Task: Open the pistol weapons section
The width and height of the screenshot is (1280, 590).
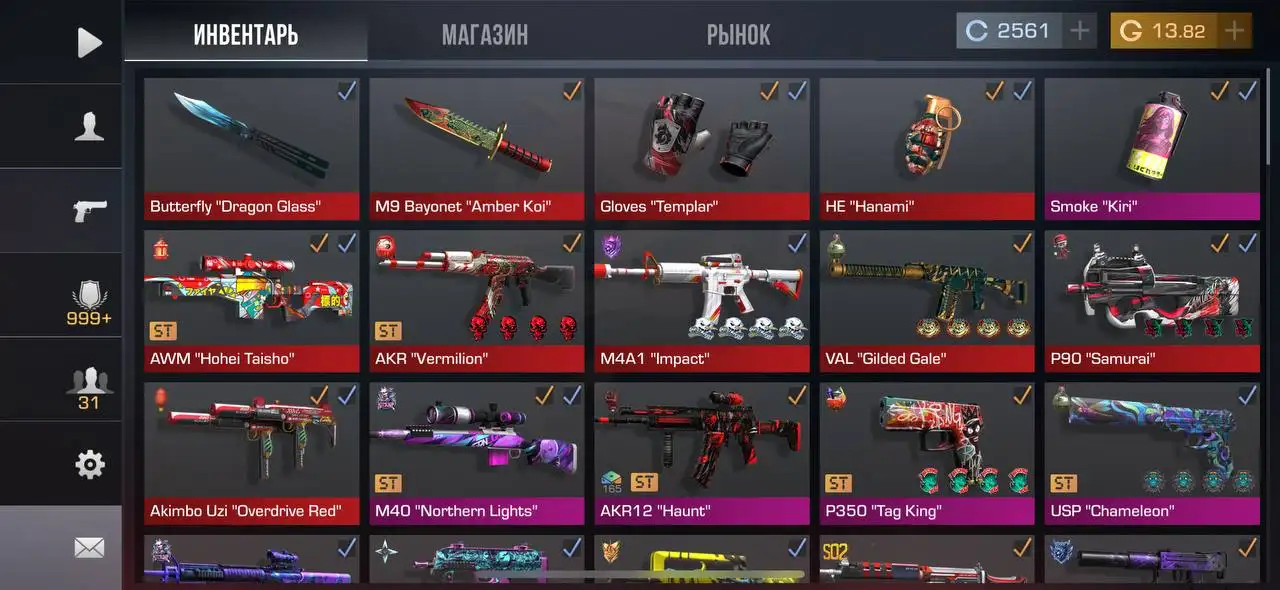Action: (89, 211)
